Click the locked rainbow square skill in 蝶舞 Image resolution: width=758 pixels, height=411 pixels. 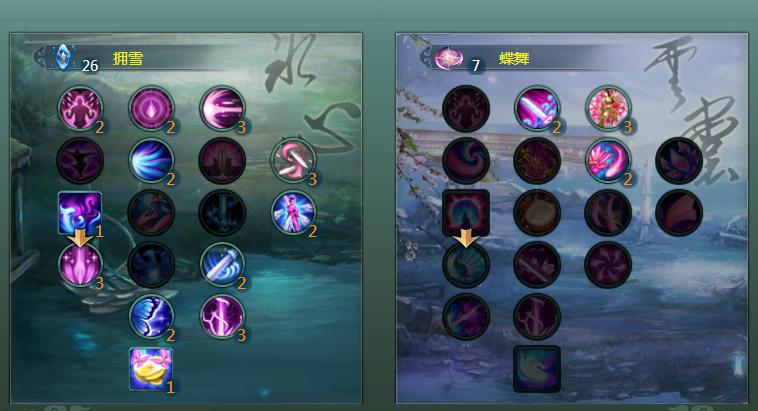point(466,213)
